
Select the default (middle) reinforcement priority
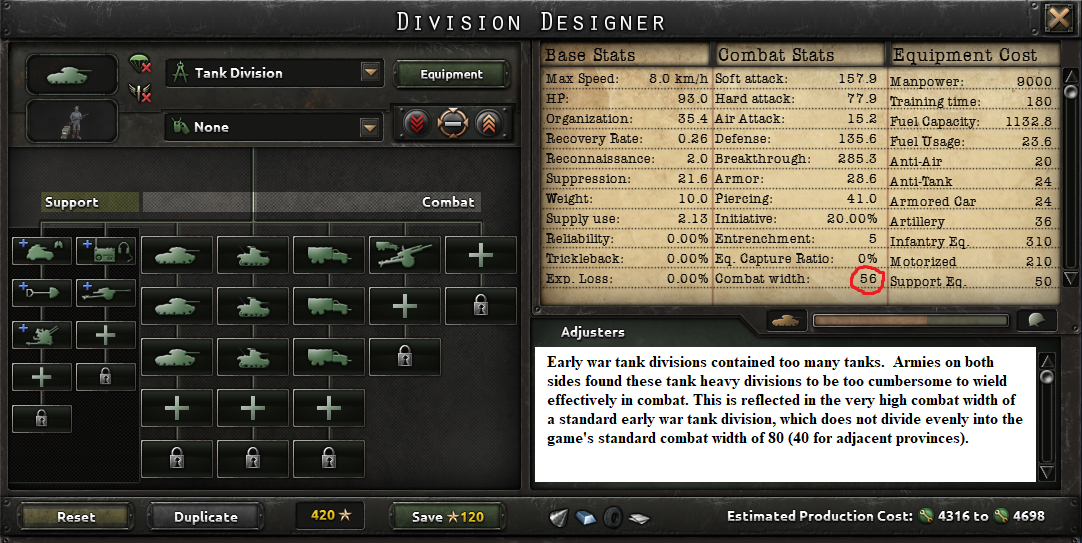(452, 123)
